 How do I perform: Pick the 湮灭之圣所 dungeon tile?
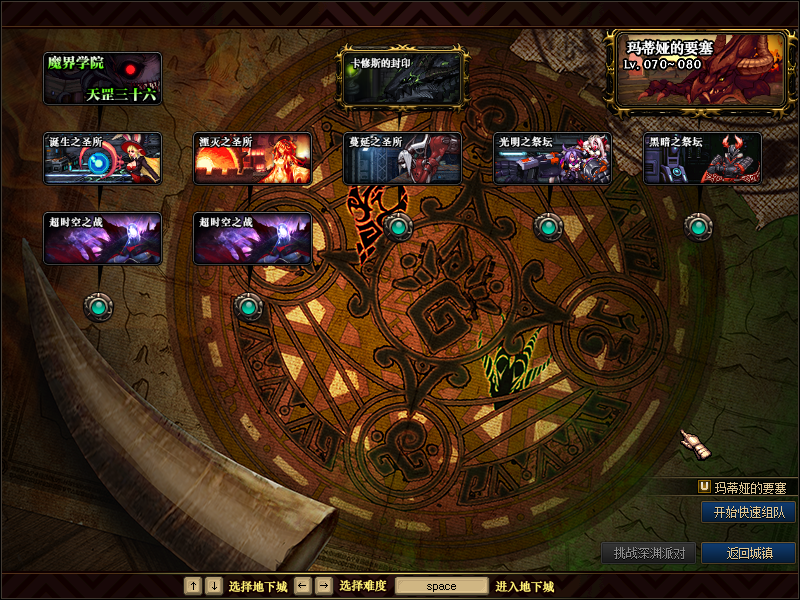252,158
